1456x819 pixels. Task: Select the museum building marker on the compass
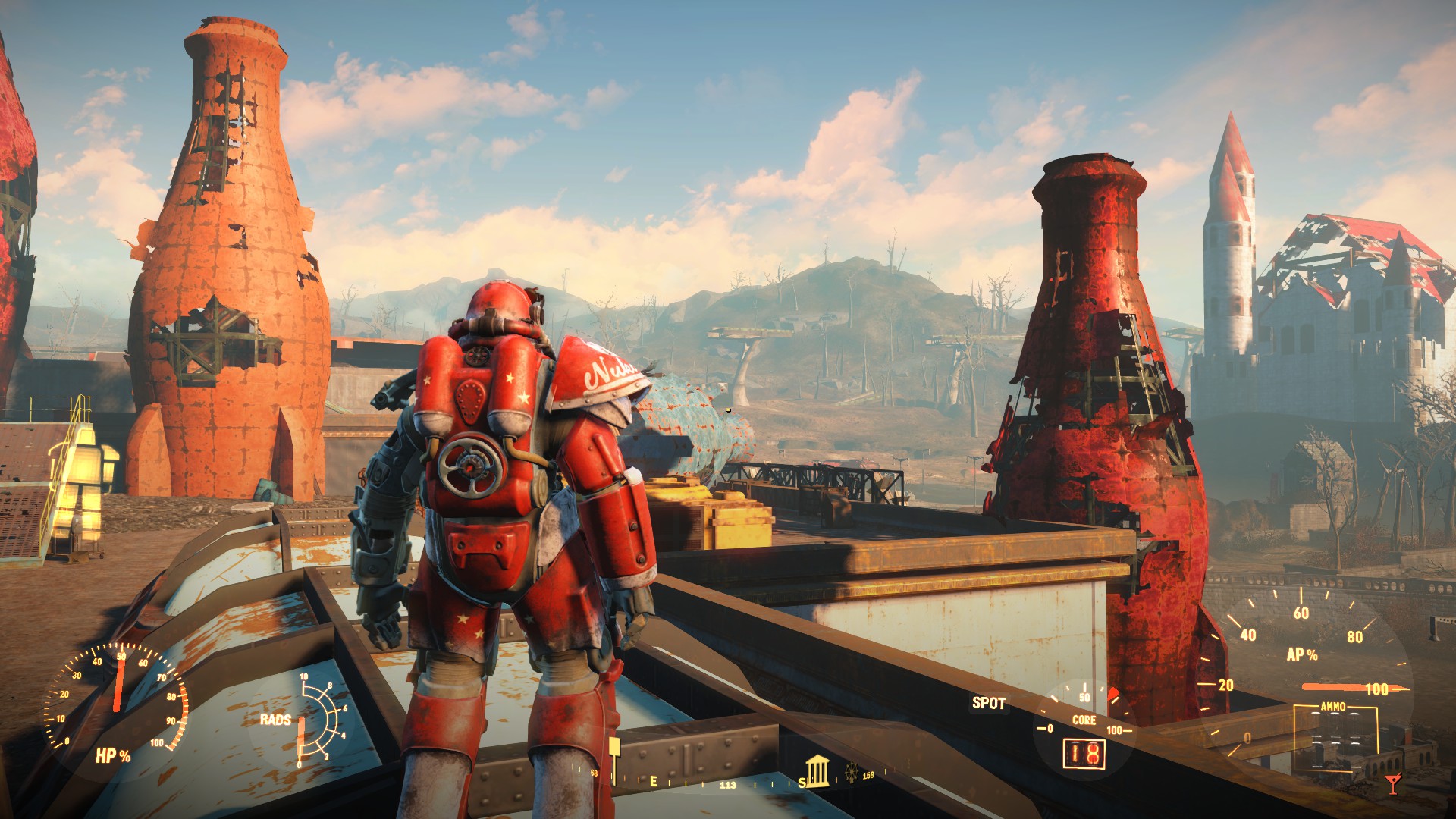(817, 770)
